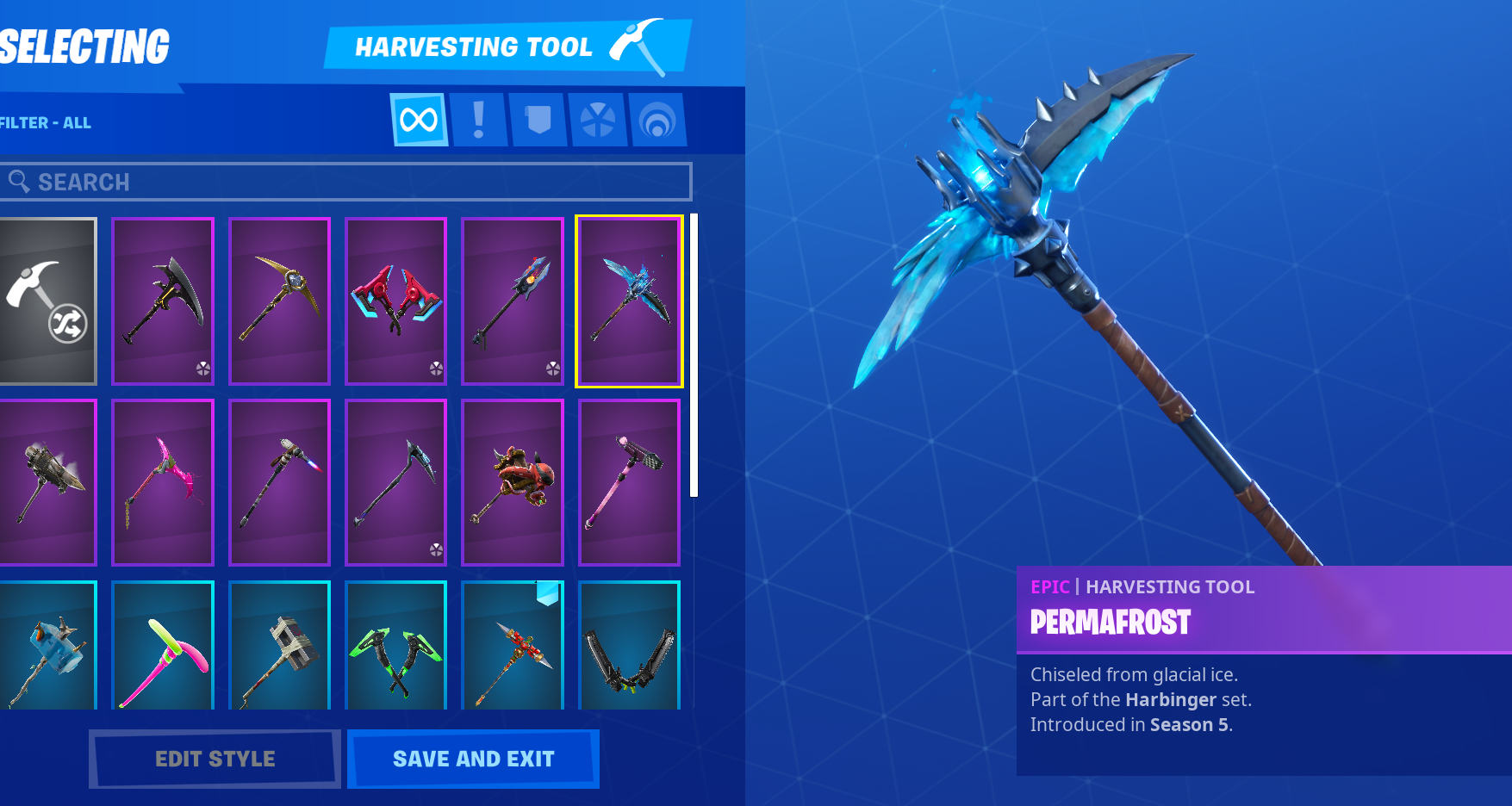Pick the pink dripping scythe tile
Image resolution: width=1512 pixels, height=806 pixels.
[x=163, y=482]
